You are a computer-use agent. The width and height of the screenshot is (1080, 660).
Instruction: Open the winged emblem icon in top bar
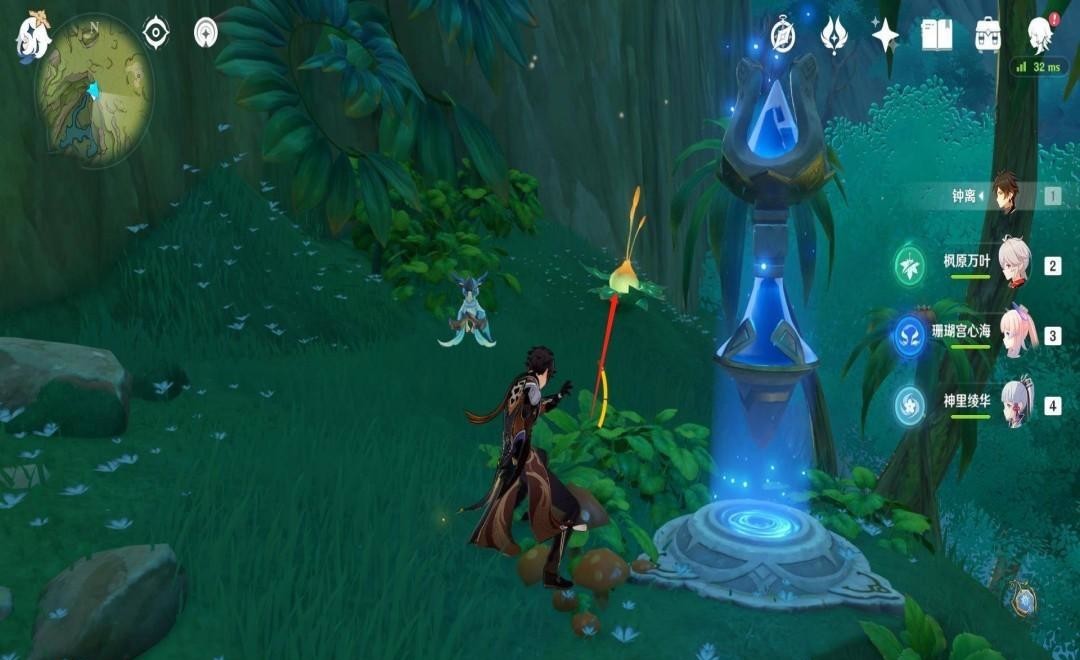[x=834, y=36]
